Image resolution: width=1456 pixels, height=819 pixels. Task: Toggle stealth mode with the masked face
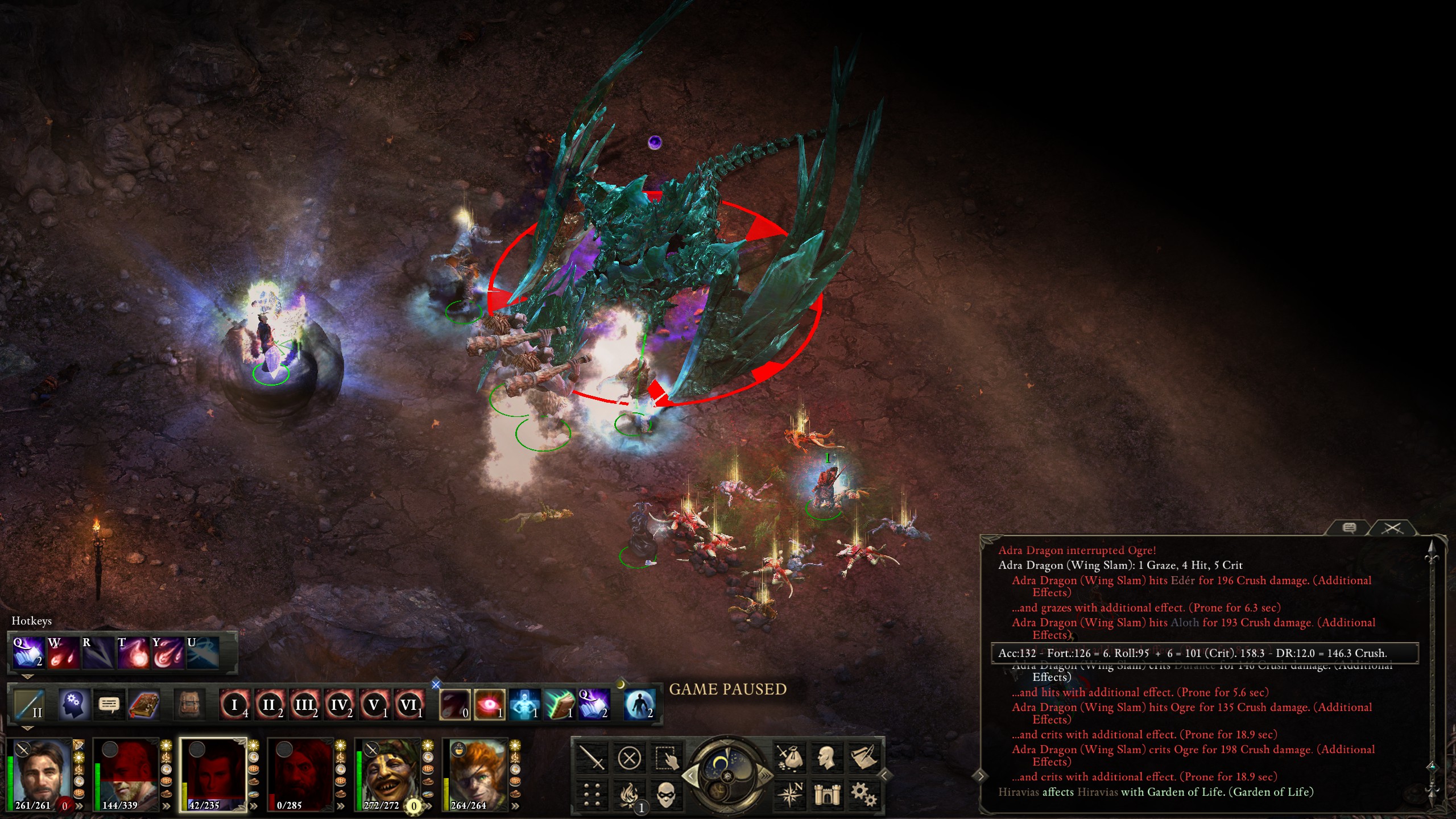pos(666,795)
